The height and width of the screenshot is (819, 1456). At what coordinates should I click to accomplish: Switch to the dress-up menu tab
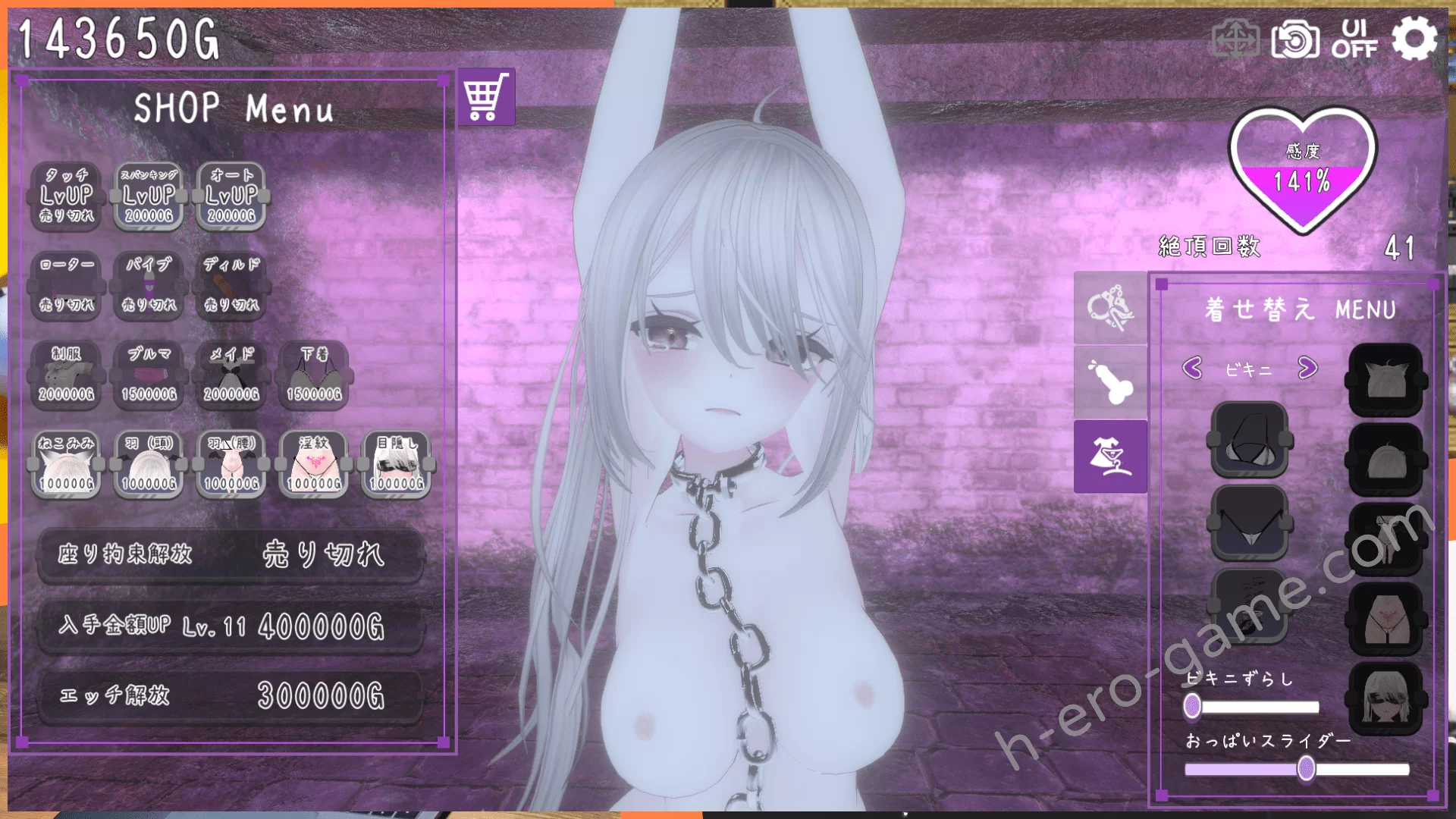coord(1110,457)
